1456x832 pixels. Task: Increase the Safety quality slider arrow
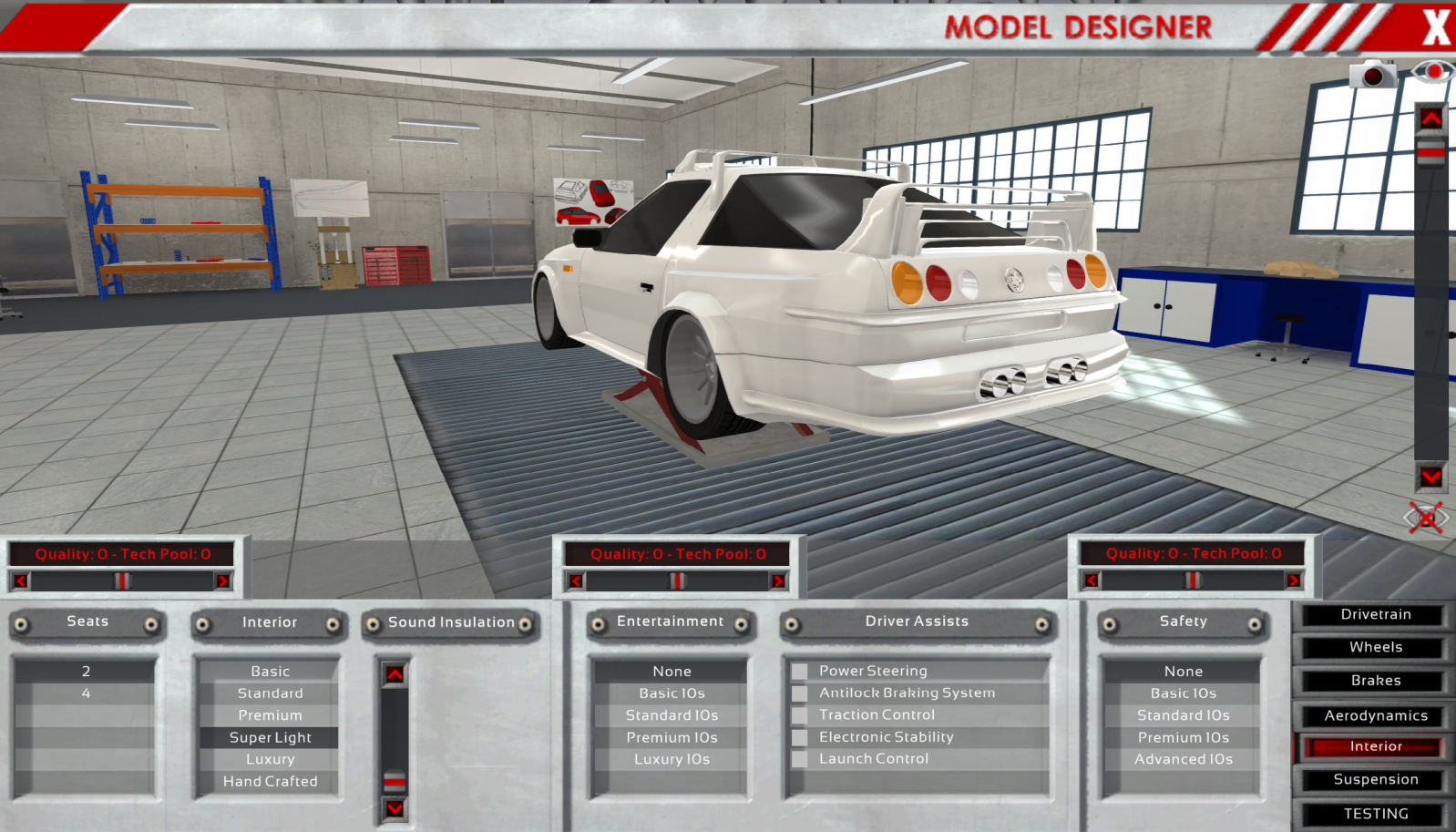pos(1293,580)
